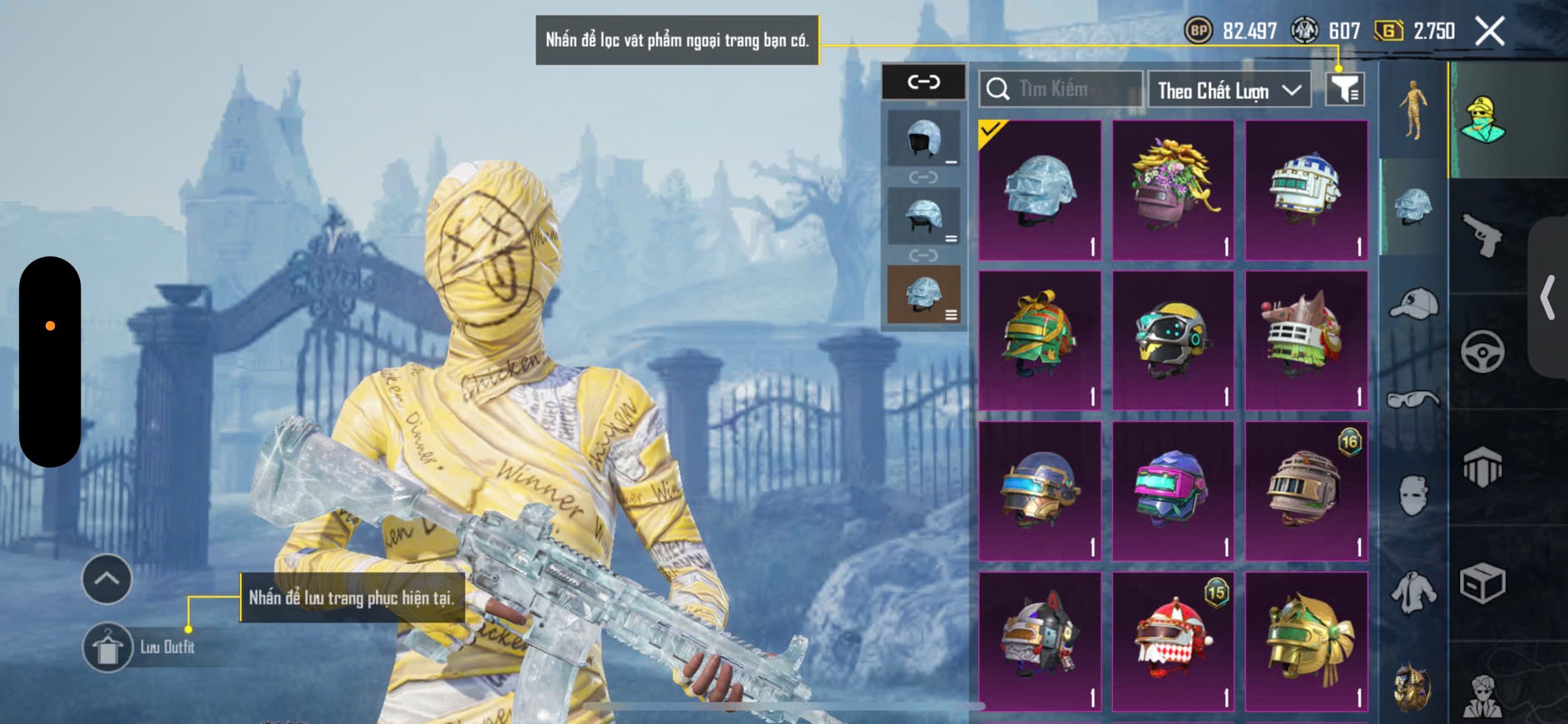Select the golden helmet with green visor
1568x724 pixels.
1306,641
